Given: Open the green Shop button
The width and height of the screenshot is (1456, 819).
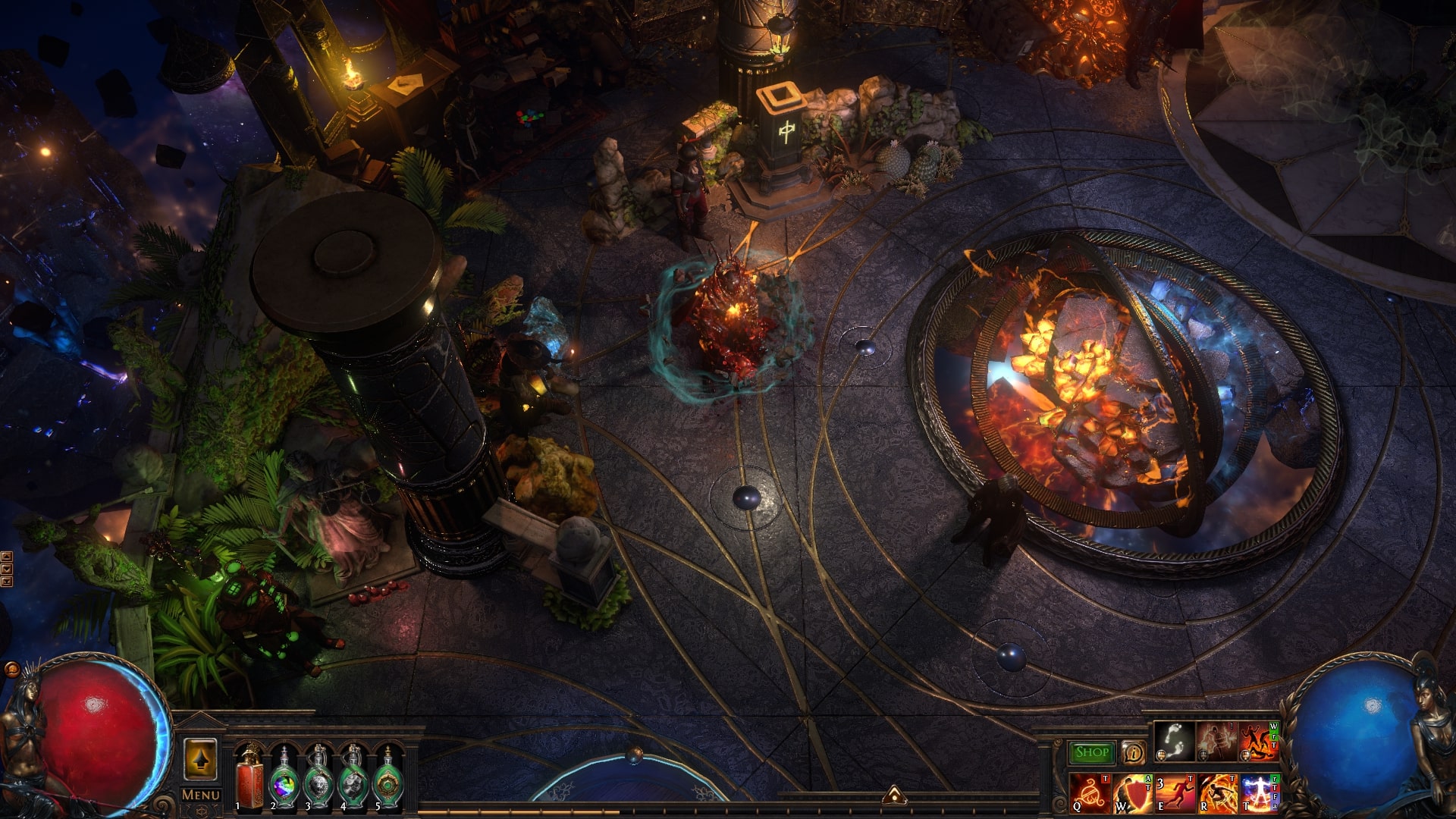Looking at the screenshot, I should coord(1092,752).
